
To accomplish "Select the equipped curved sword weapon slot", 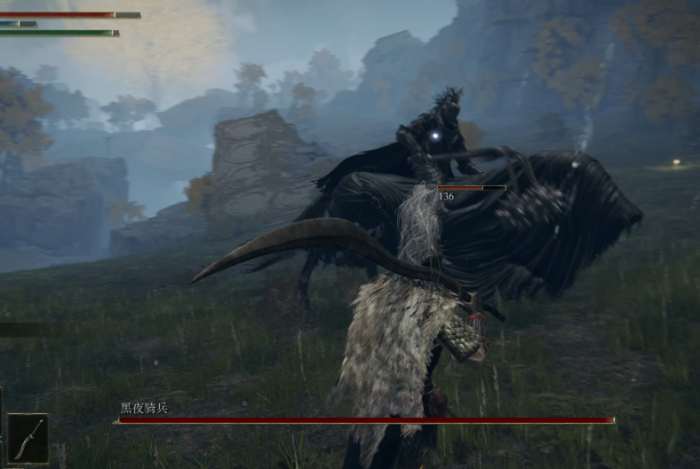I will (28, 438).
